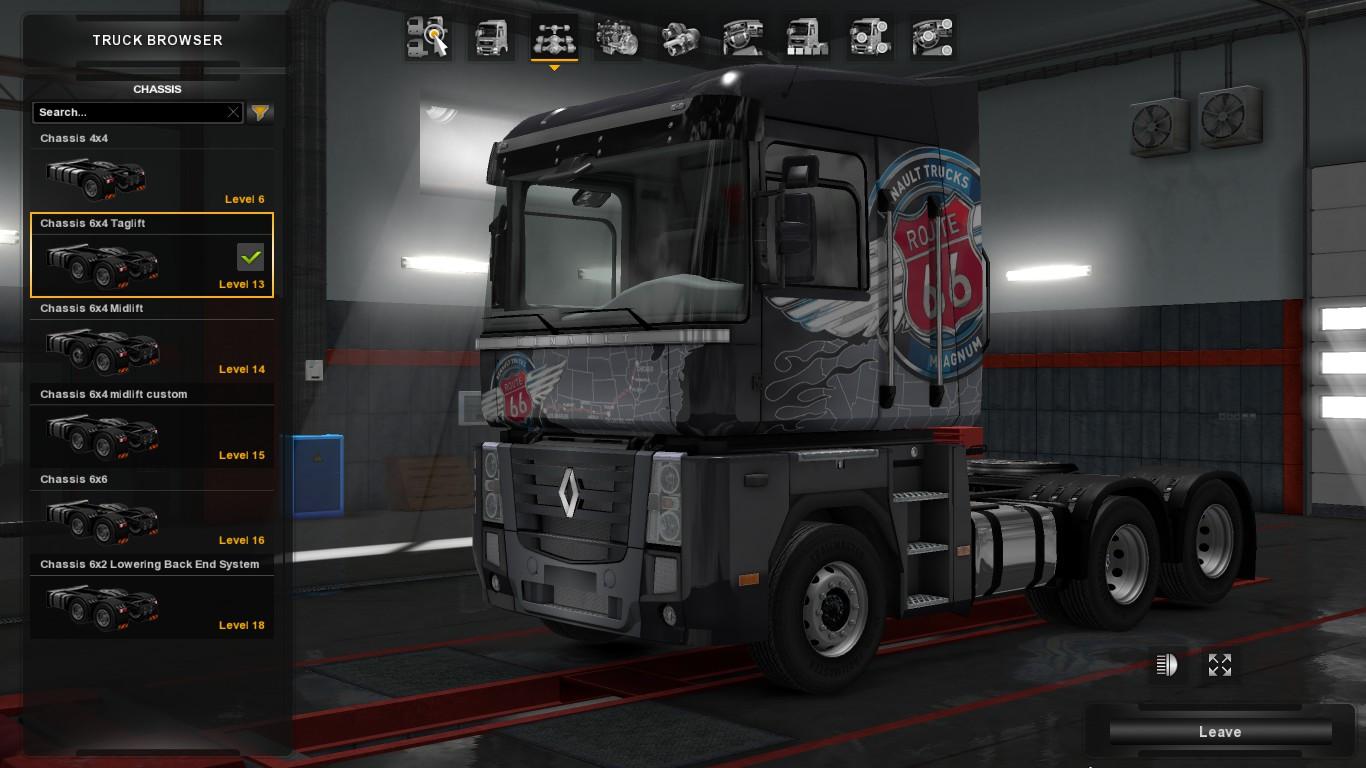Select the Chassis 4x4 option
The width and height of the screenshot is (1366, 768).
[151, 169]
